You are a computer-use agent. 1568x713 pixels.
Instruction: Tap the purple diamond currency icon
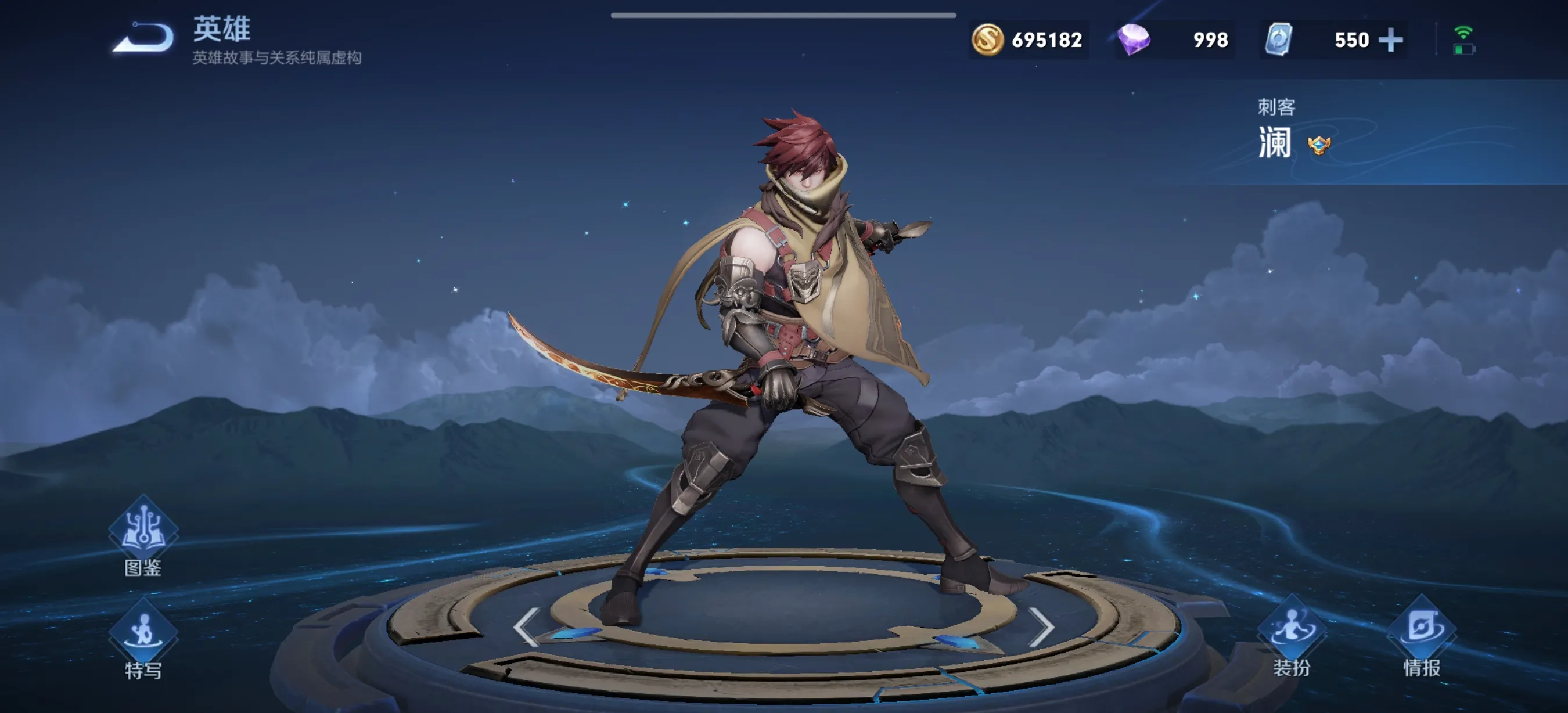[1134, 40]
